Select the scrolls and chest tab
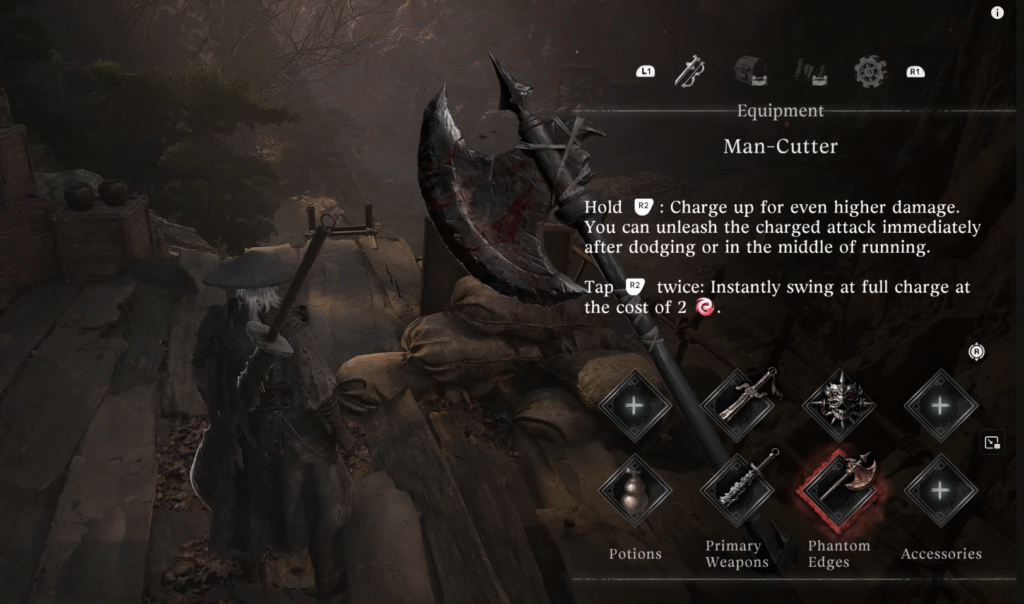1024x604 pixels. point(810,71)
